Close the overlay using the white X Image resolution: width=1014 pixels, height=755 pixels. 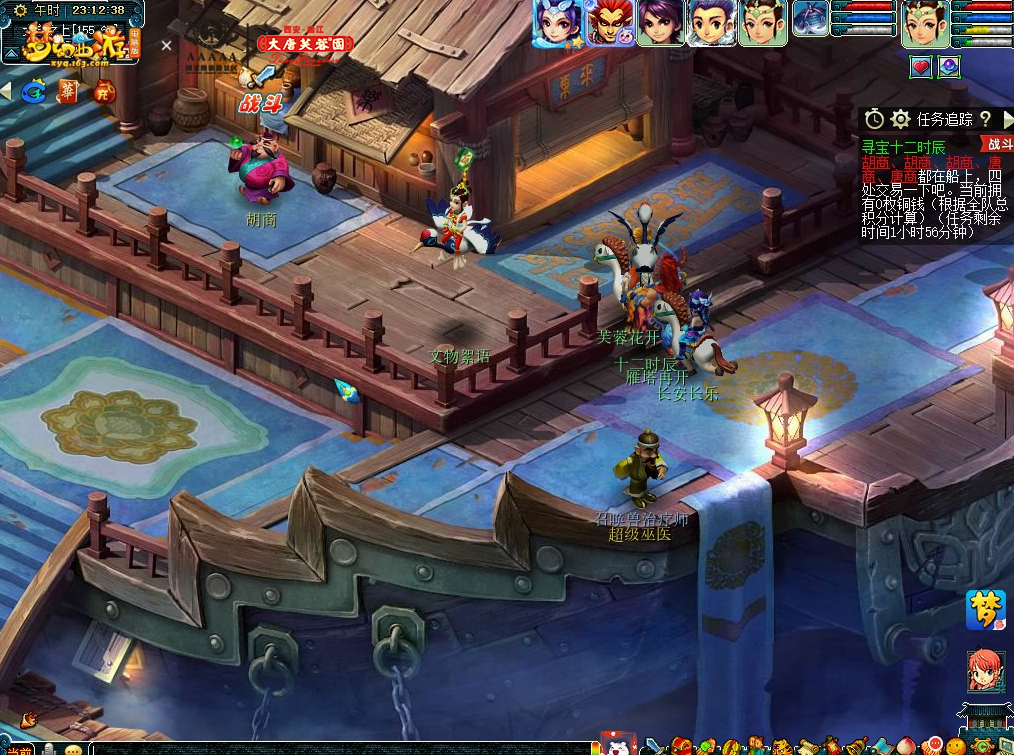pyautogui.click(x=166, y=45)
